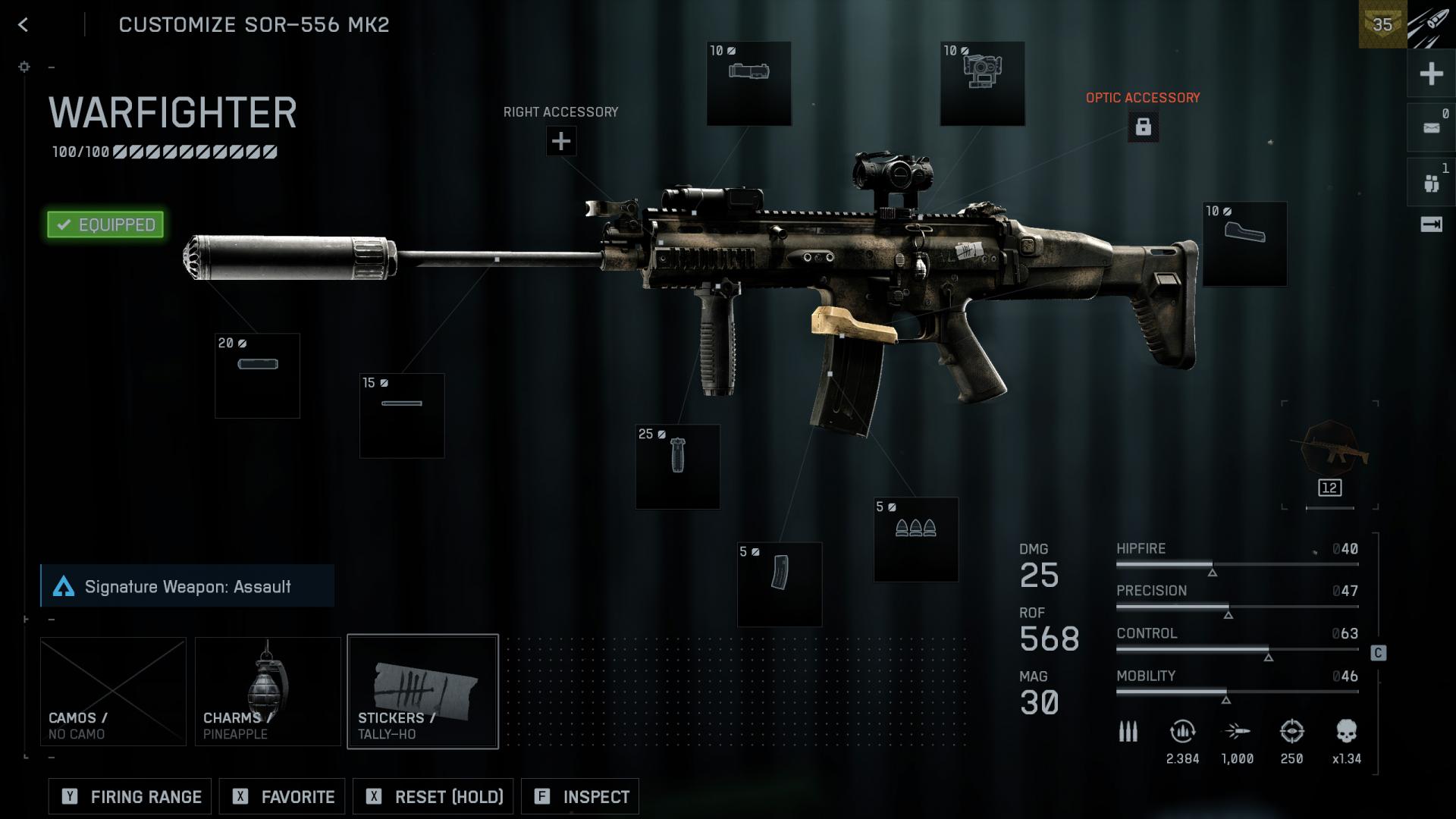Screen dimensions: 1456x819
Task: Select the stock attachment slot
Action: (x=1244, y=243)
